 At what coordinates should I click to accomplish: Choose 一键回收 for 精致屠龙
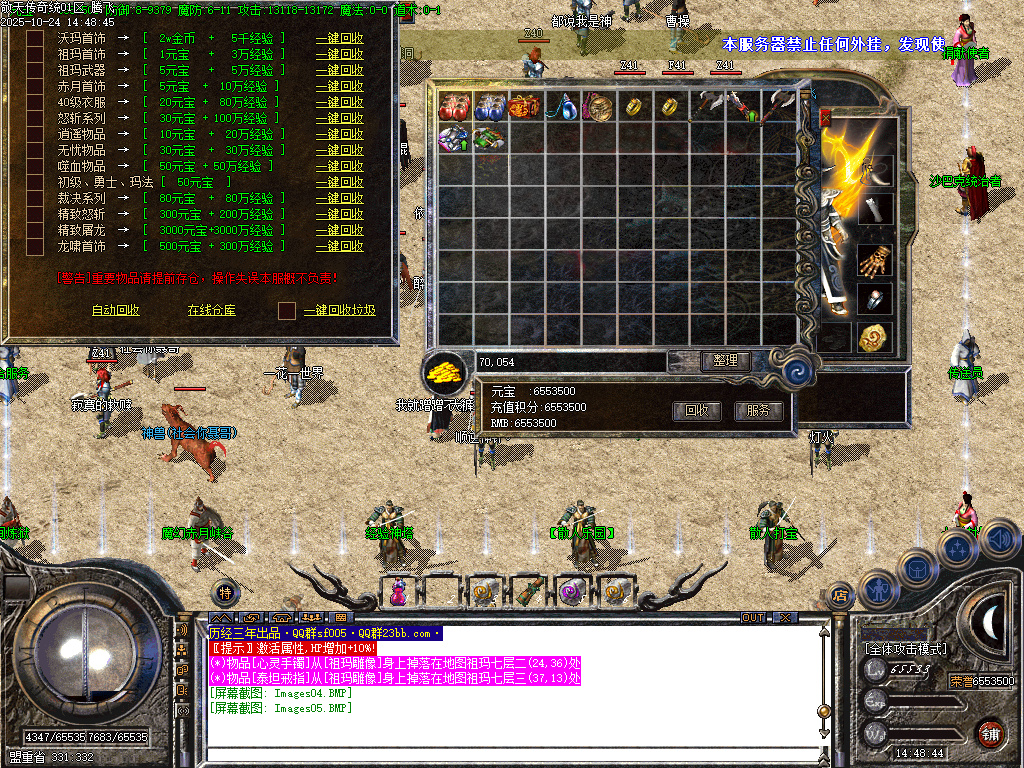[x=339, y=230]
